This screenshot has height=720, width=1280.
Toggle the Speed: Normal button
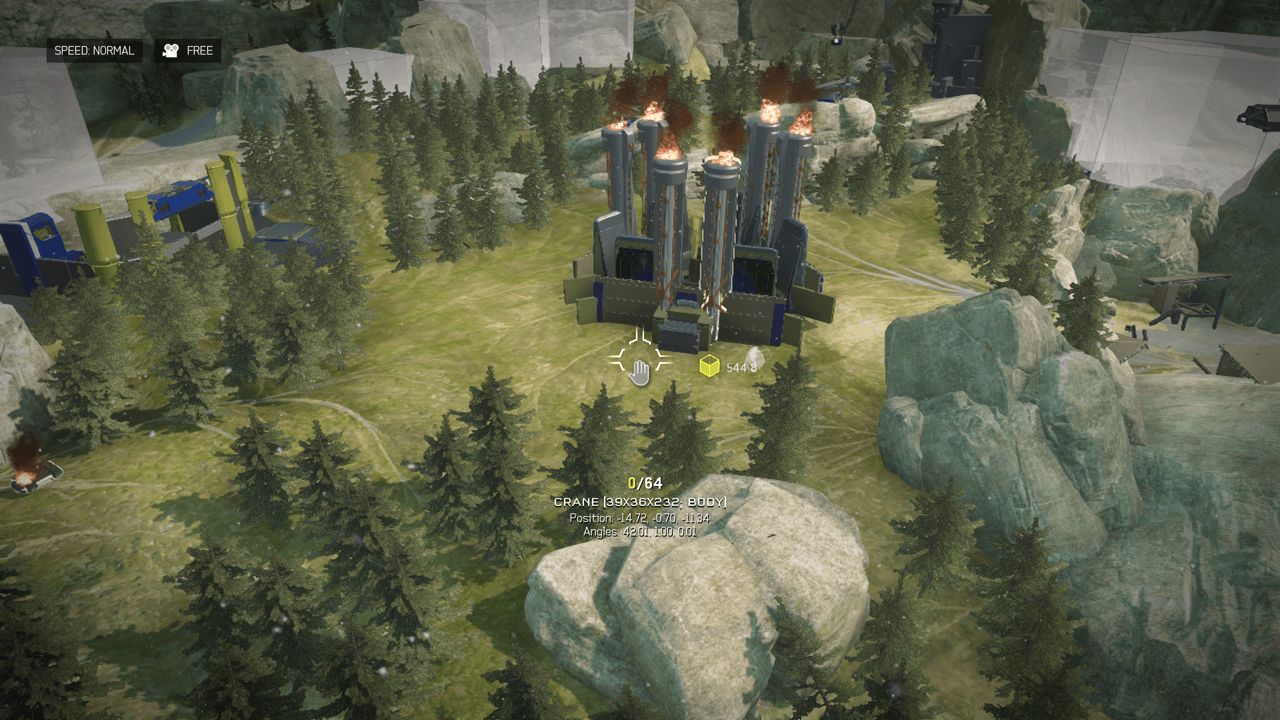click(94, 51)
